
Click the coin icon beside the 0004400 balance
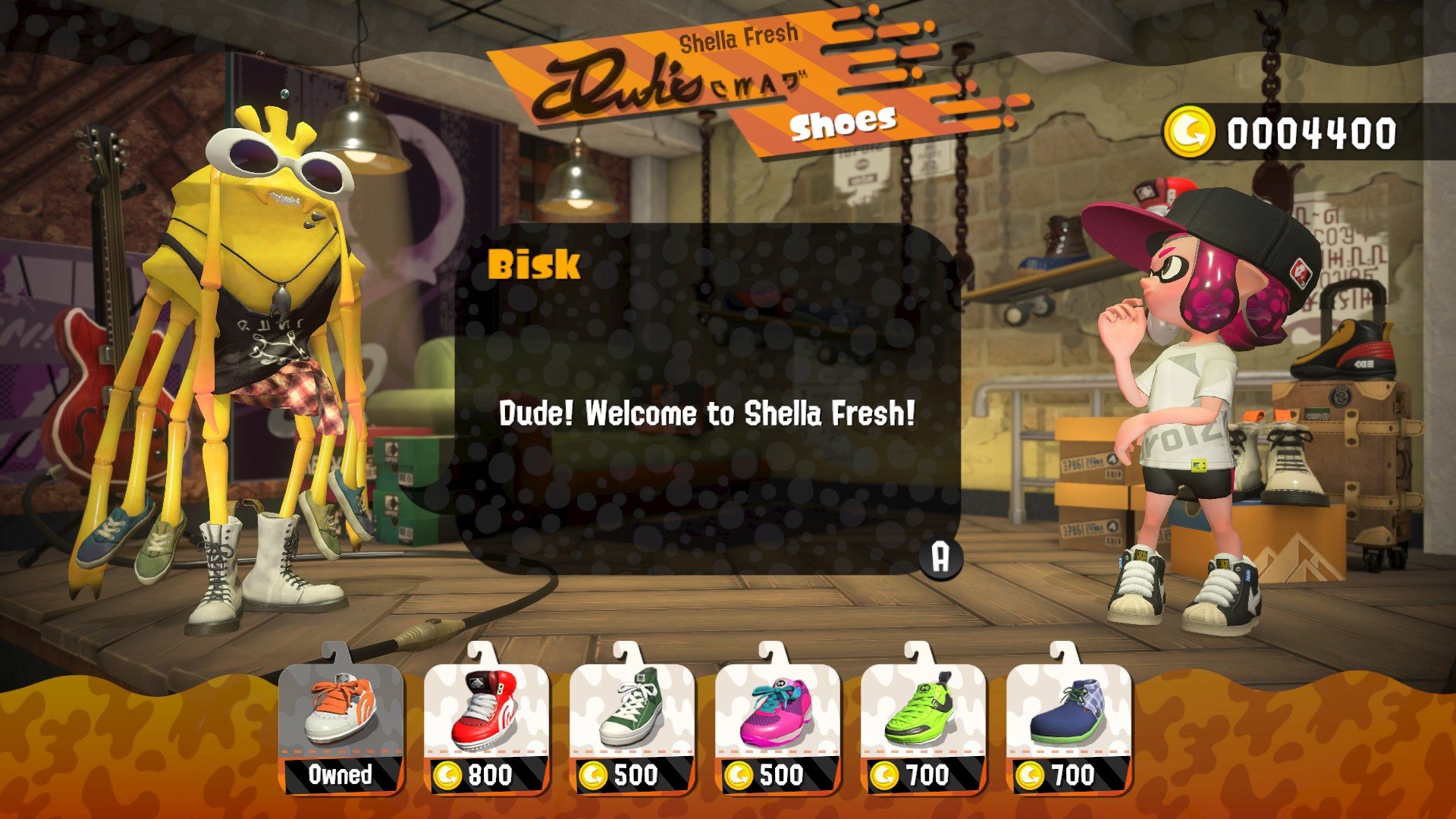[x=1192, y=132]
